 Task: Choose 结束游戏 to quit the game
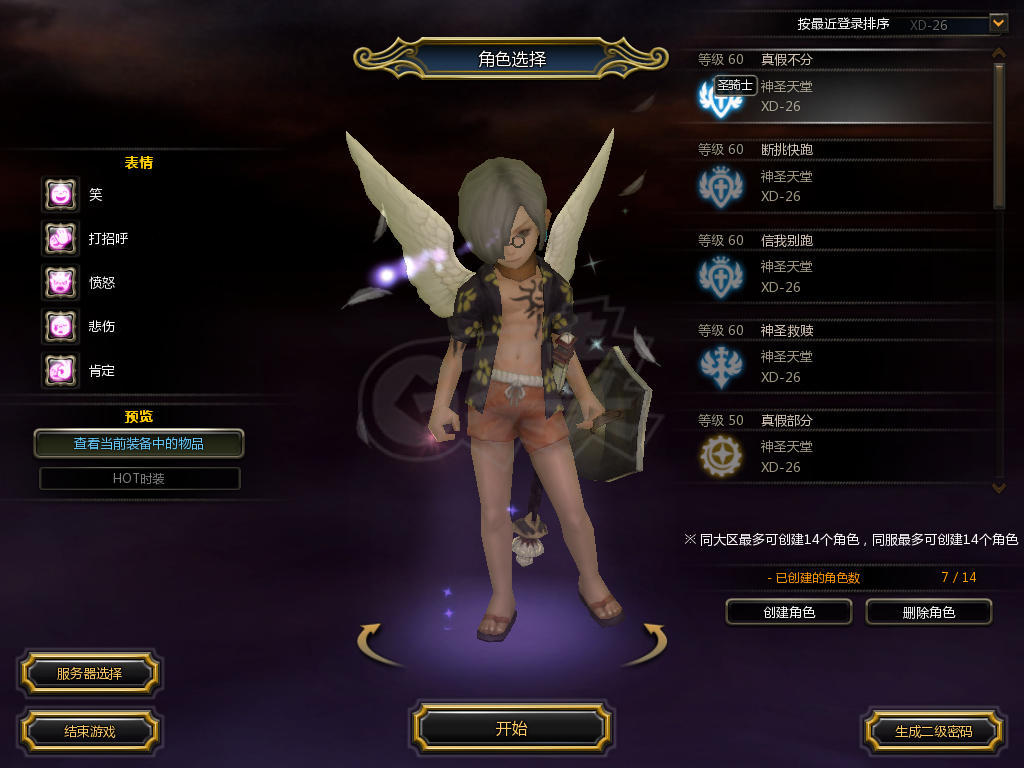[x=89, y=731]
